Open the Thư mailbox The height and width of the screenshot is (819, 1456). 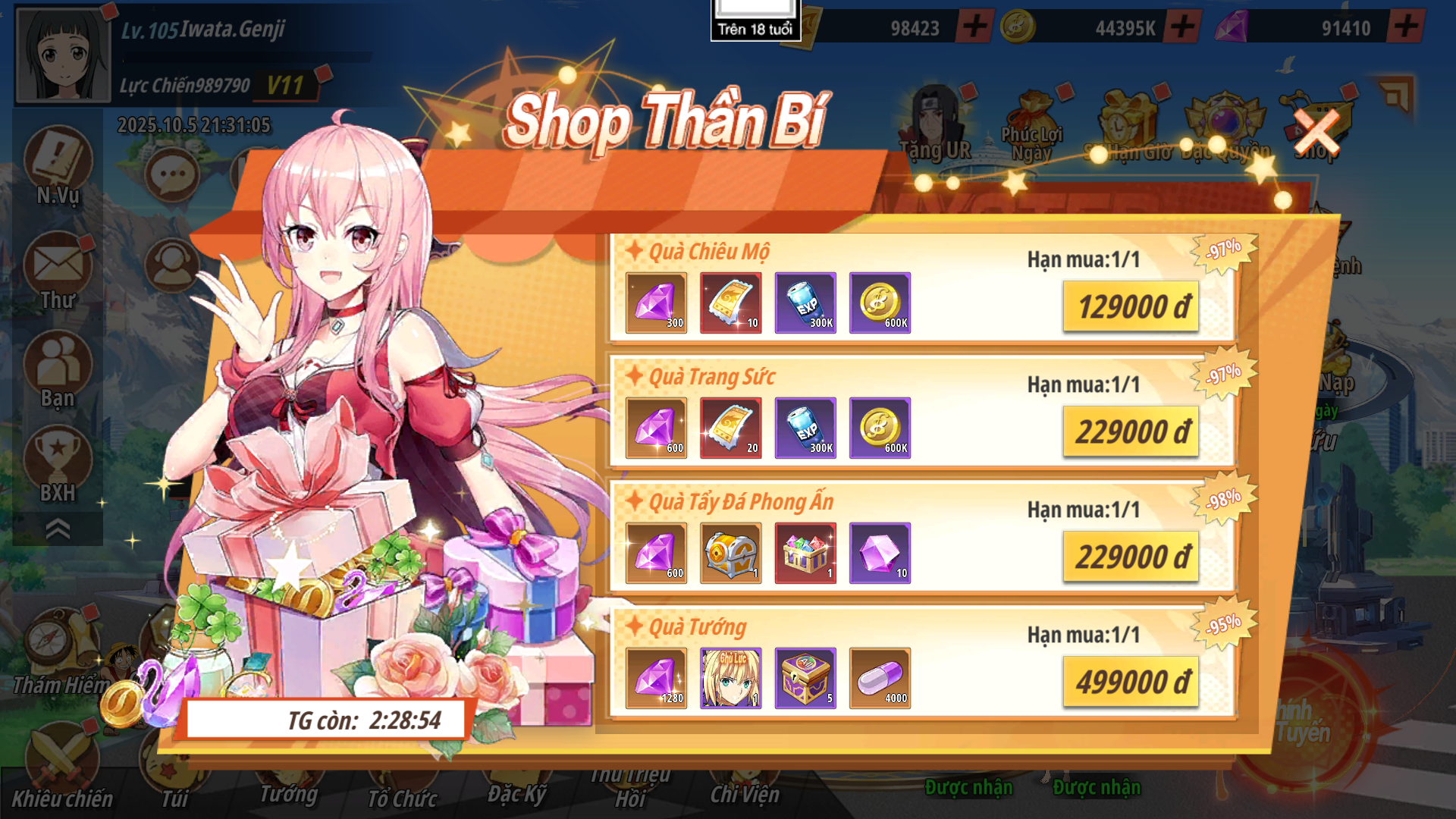(x=58, y=271)
